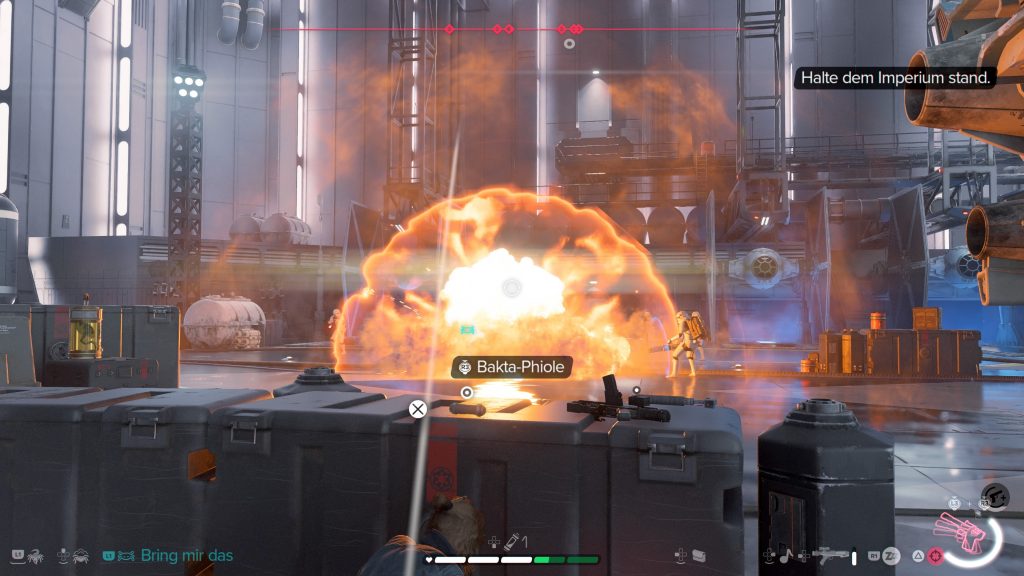
Task: Click the red compass bar at top
Action: pos(510,29)
